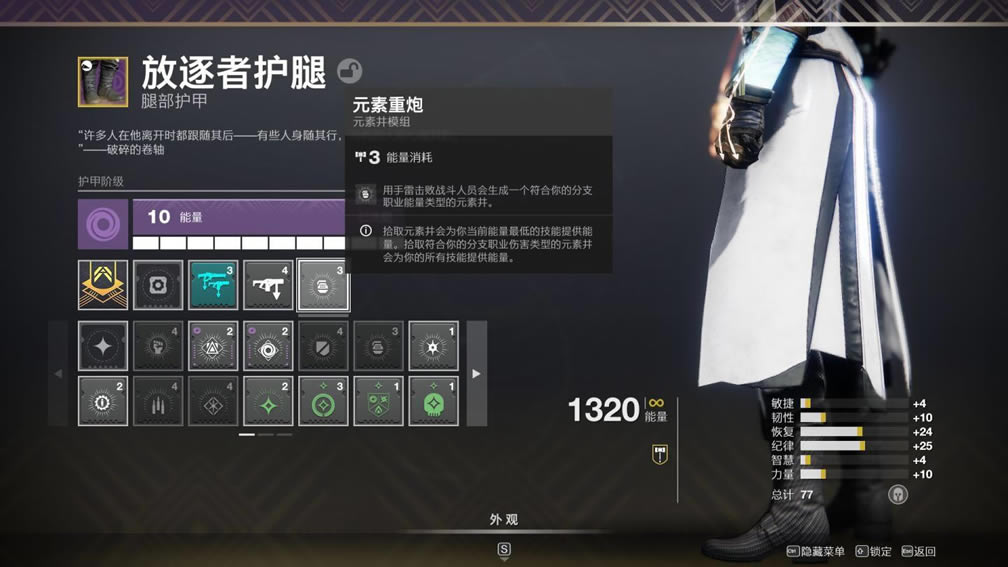Choose the empty four-point star mod
Image resolution: width=1008 pixels, height=567 pixels.
[103, 346]
